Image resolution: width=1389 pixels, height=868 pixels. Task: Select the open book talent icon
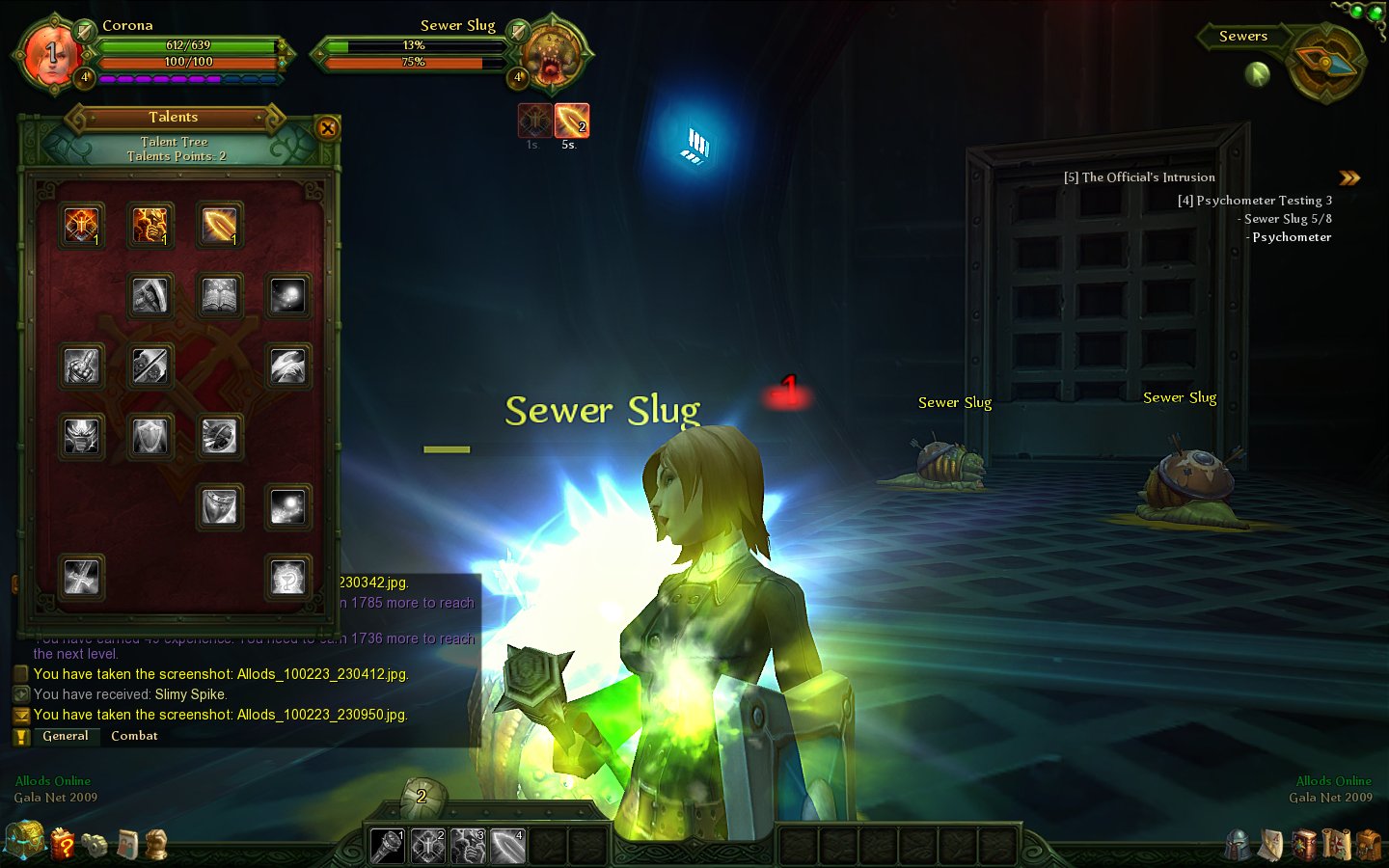click(x=219, y=296)
